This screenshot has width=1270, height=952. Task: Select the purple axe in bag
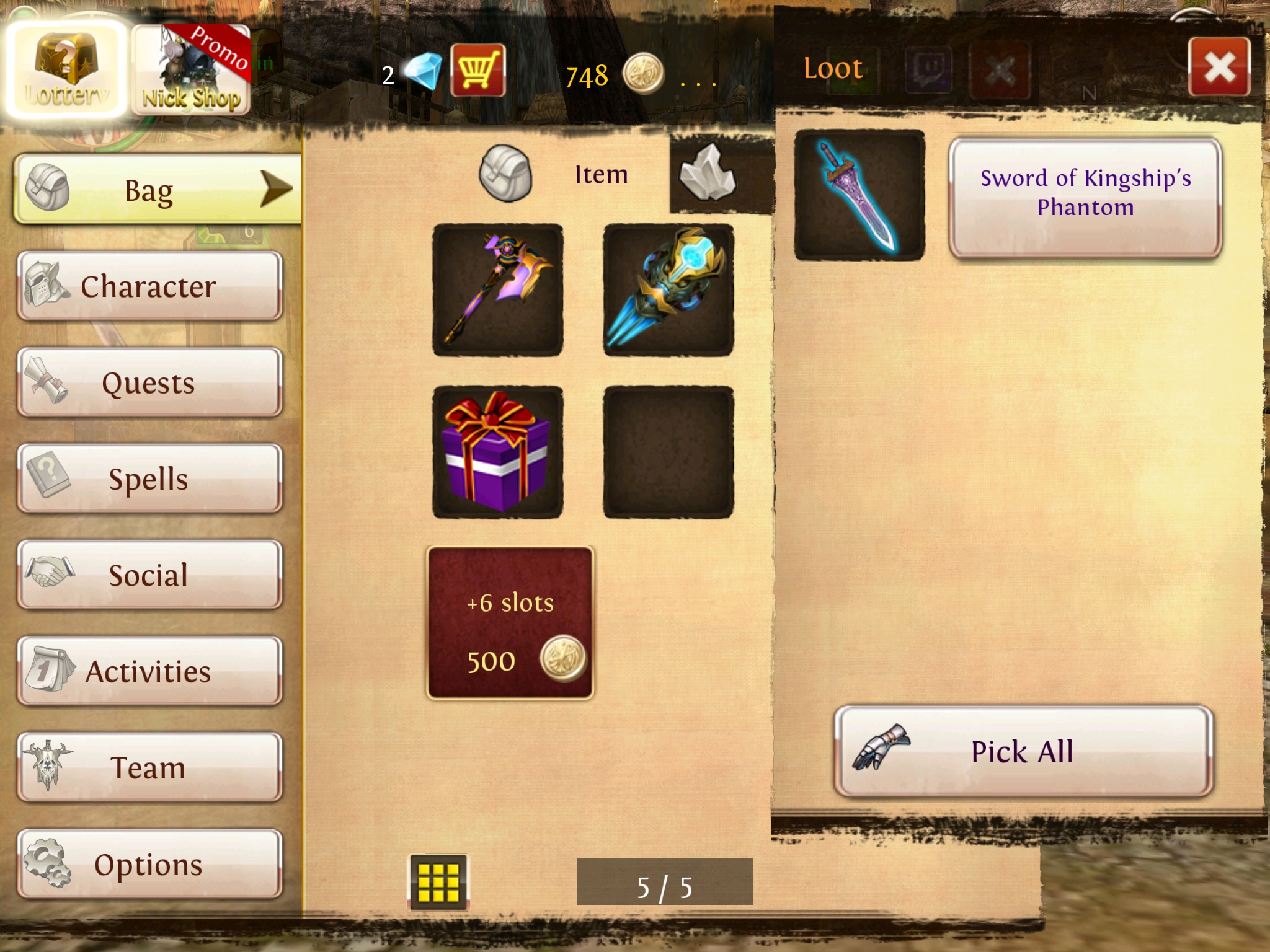click(x=498, y=290)
